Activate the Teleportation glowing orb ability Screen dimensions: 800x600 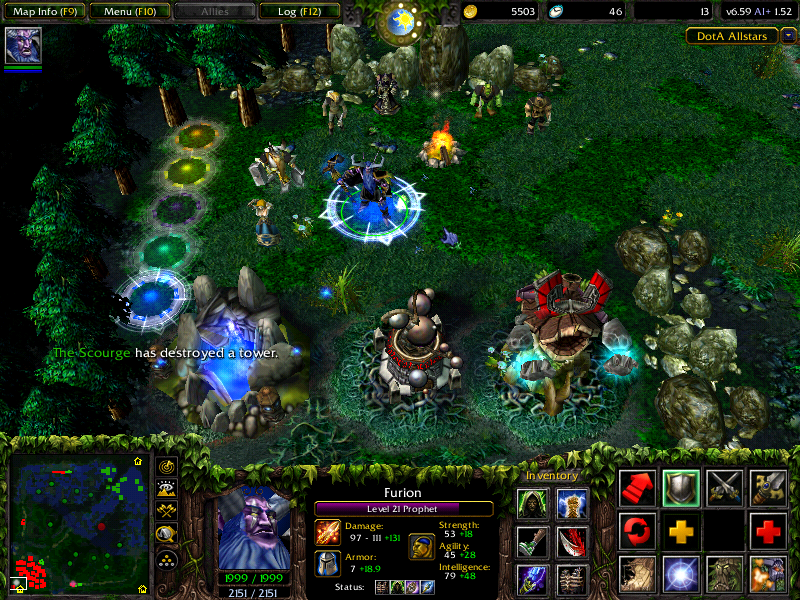tap(681, 574)
